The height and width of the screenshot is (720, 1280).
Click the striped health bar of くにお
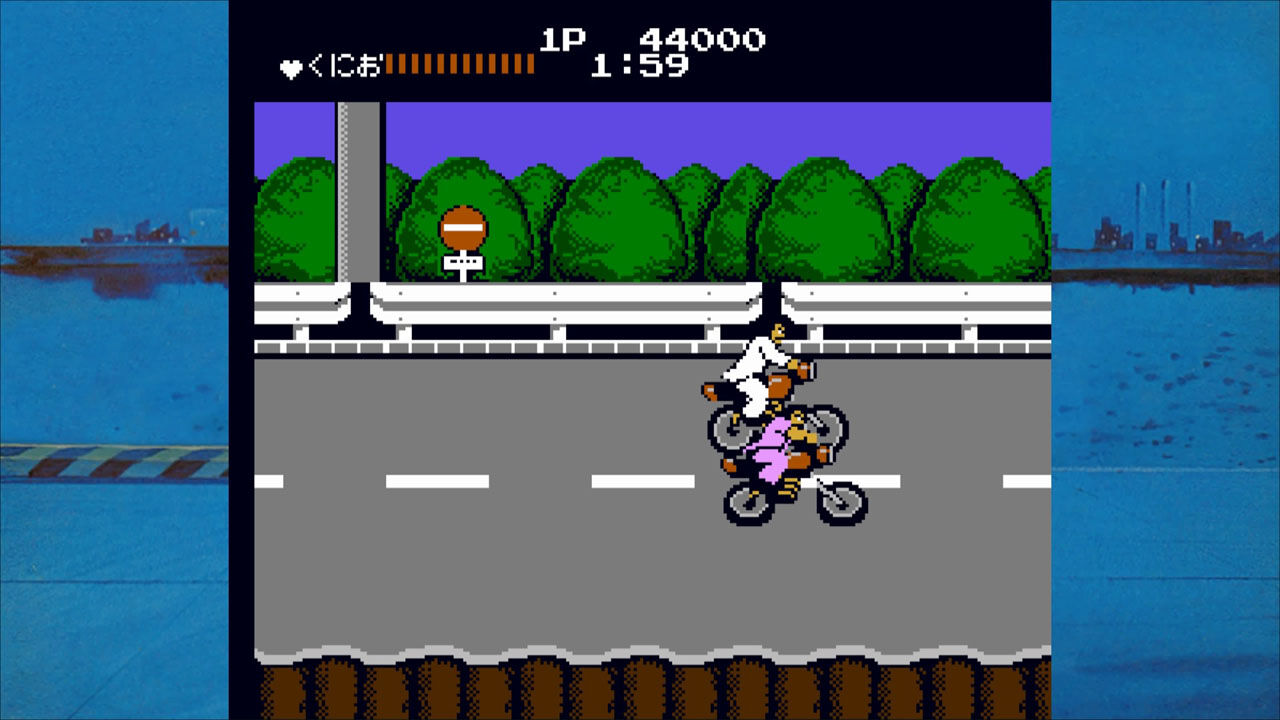[x=460, y=62]
